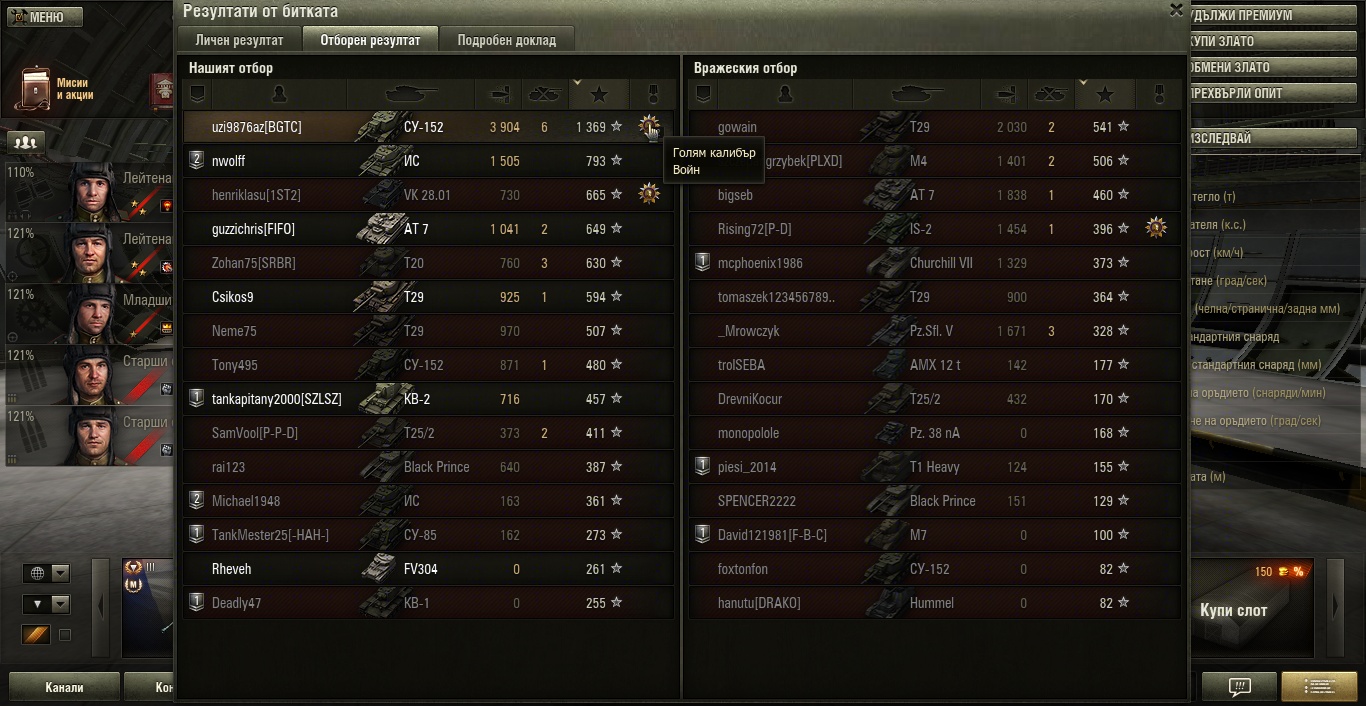Open Мисии и акции
1366x706 pixels.
[x=54, y=89]
